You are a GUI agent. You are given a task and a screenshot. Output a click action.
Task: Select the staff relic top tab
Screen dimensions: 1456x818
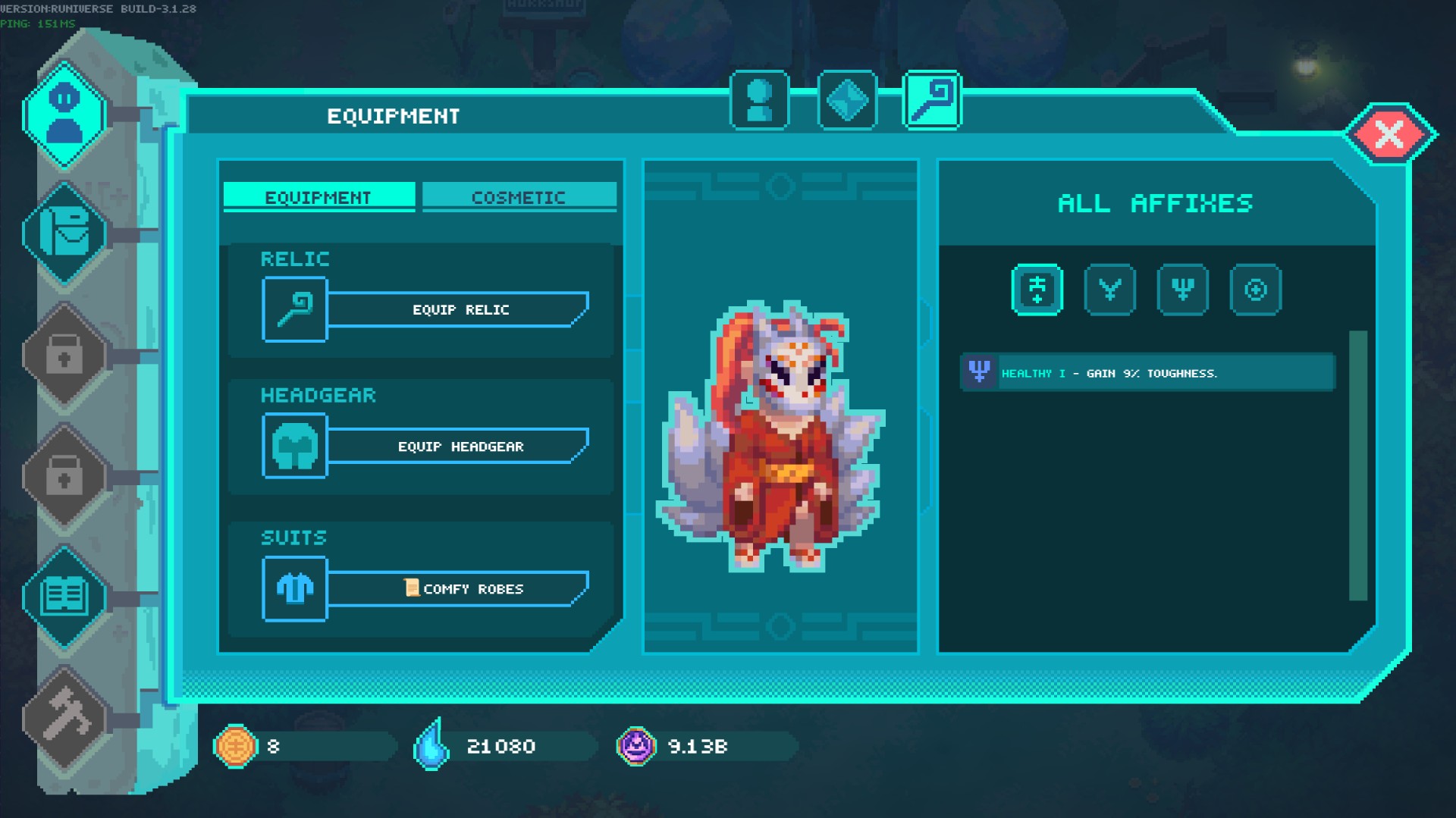932,100
